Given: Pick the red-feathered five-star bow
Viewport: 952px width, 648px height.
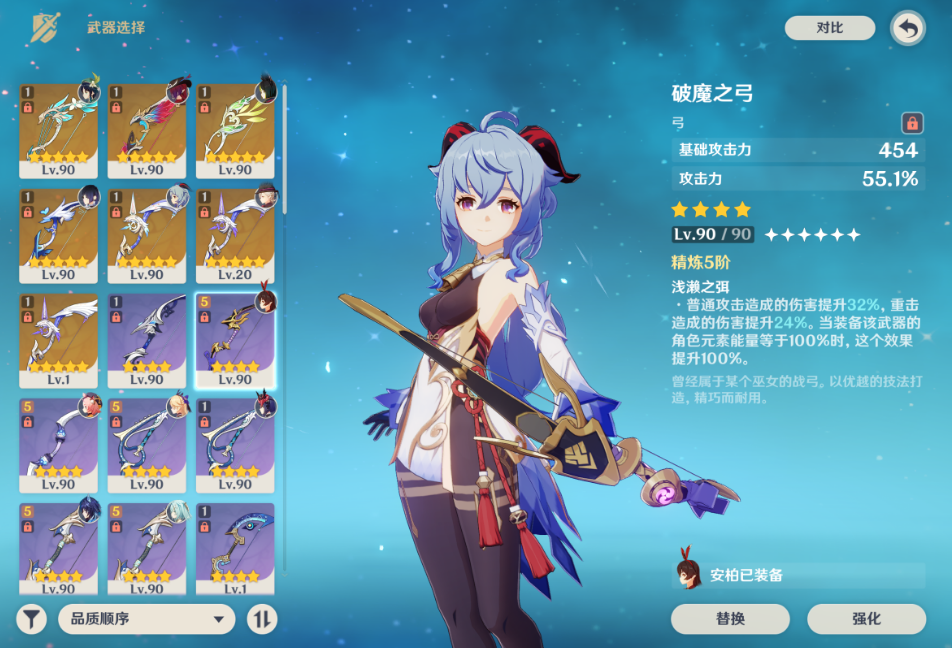Looking at the screenshot, I should (147, 130).
